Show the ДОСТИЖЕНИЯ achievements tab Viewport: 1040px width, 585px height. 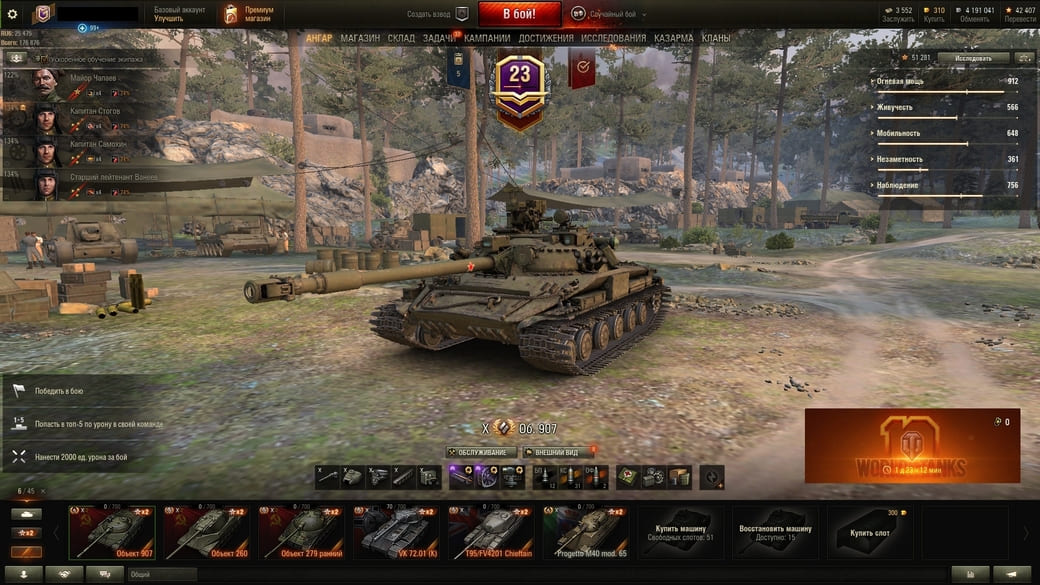[546, 38]
